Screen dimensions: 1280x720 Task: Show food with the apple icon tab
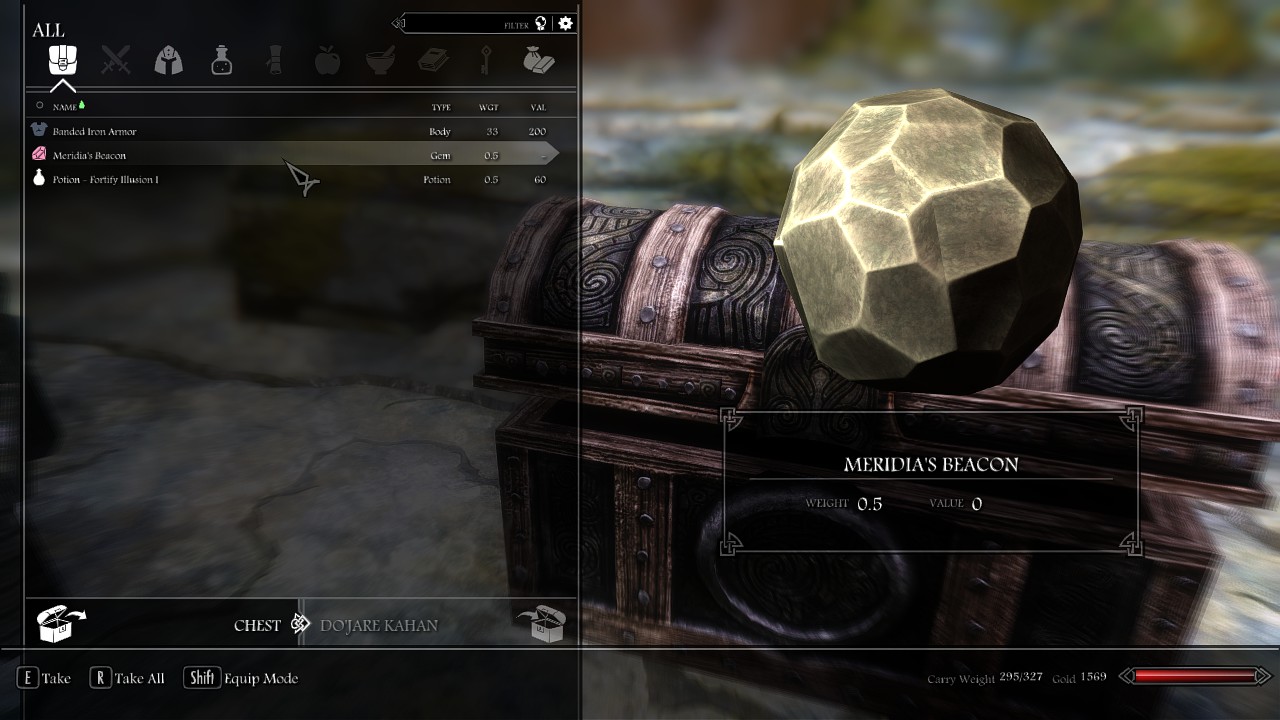(x=327, y=60)
